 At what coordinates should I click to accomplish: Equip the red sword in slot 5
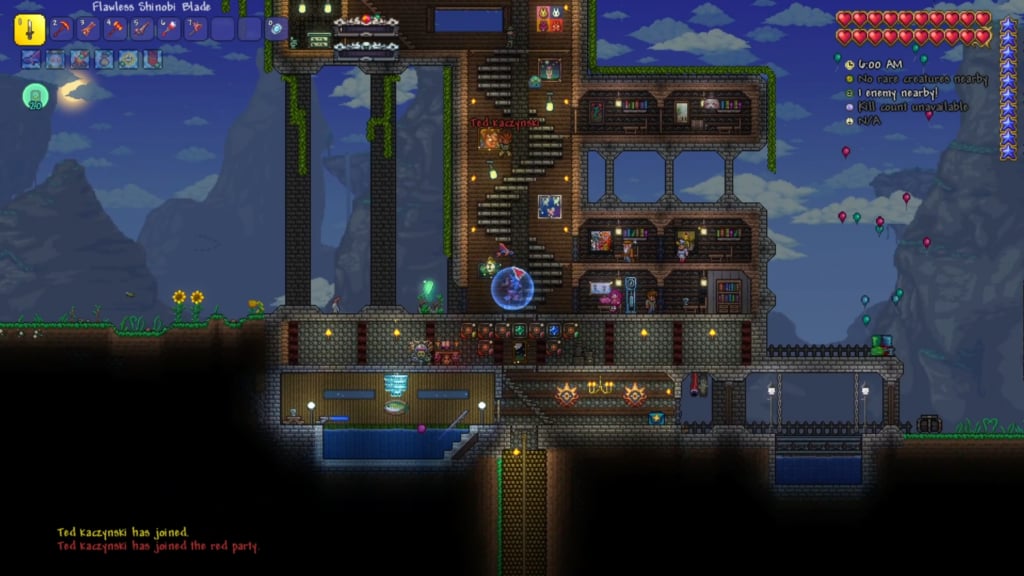coord(143,29)
